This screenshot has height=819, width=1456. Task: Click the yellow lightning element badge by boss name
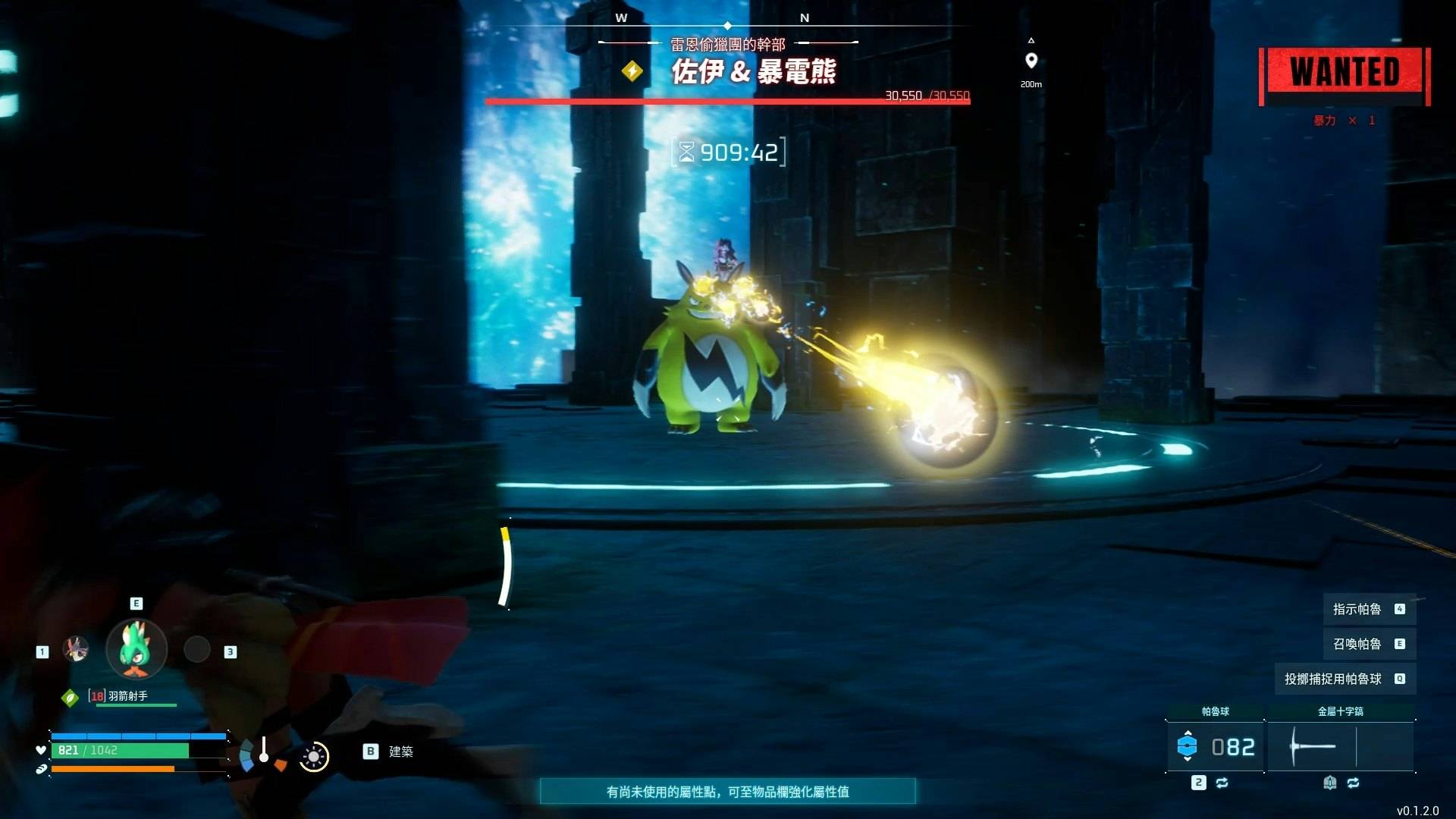(x=632, y=71)
